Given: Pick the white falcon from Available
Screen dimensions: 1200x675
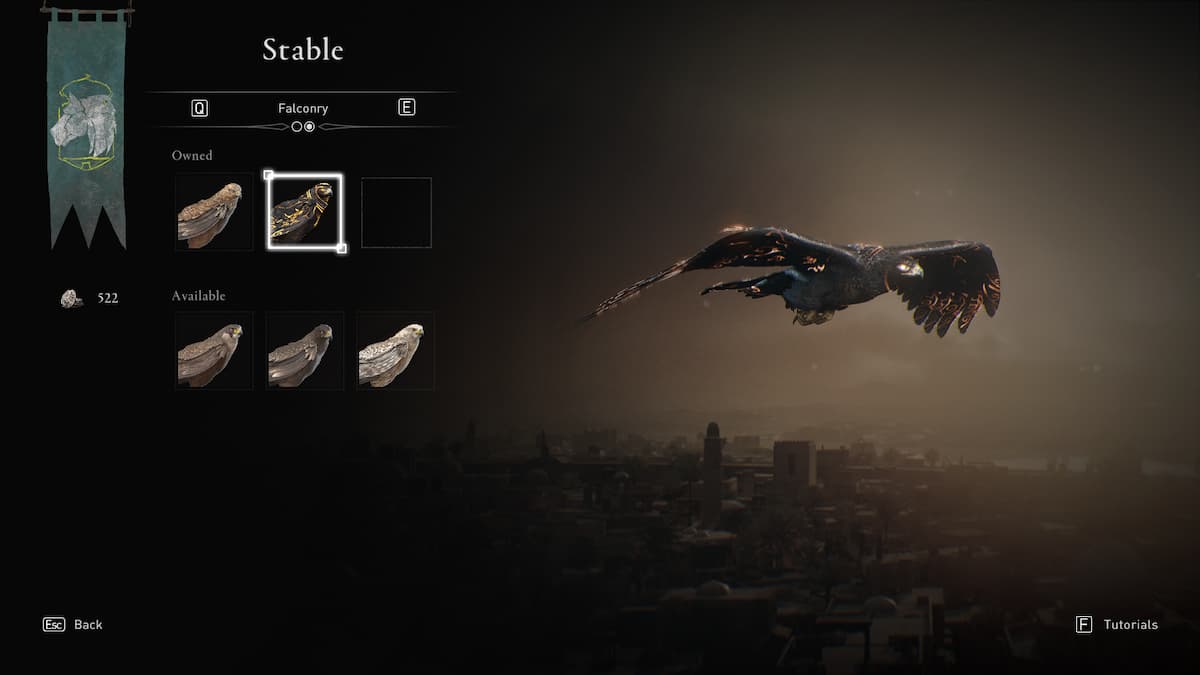Looking at the screenshot, I should 396,351.
